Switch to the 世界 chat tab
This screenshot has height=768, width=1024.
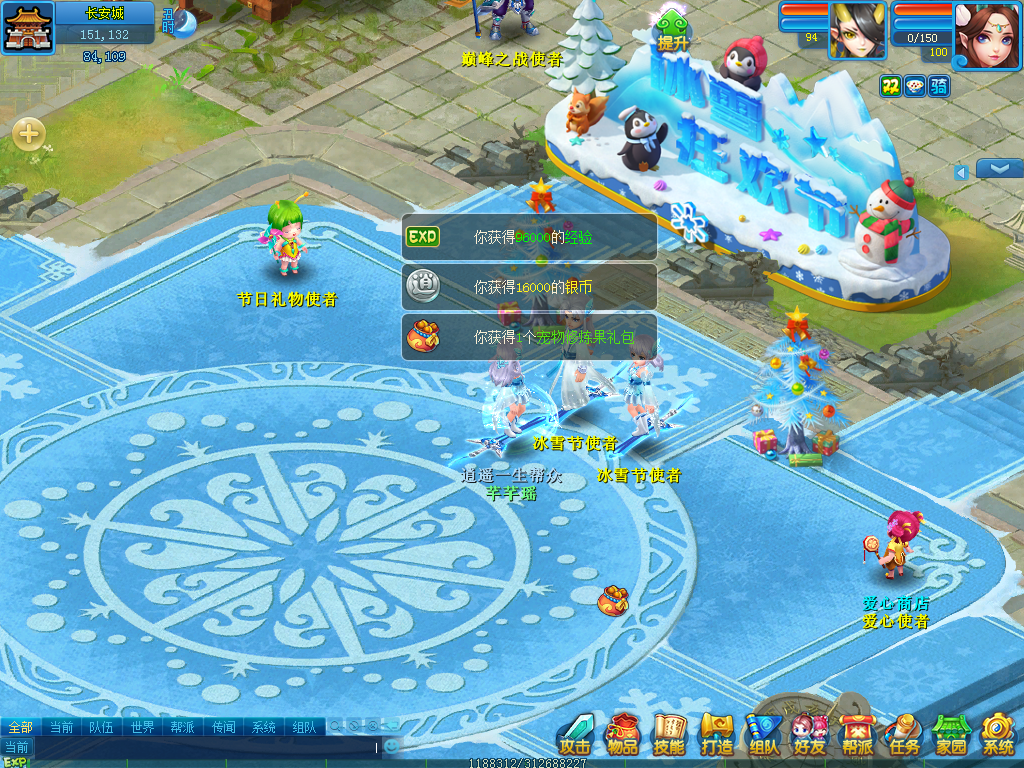[143, 727]
